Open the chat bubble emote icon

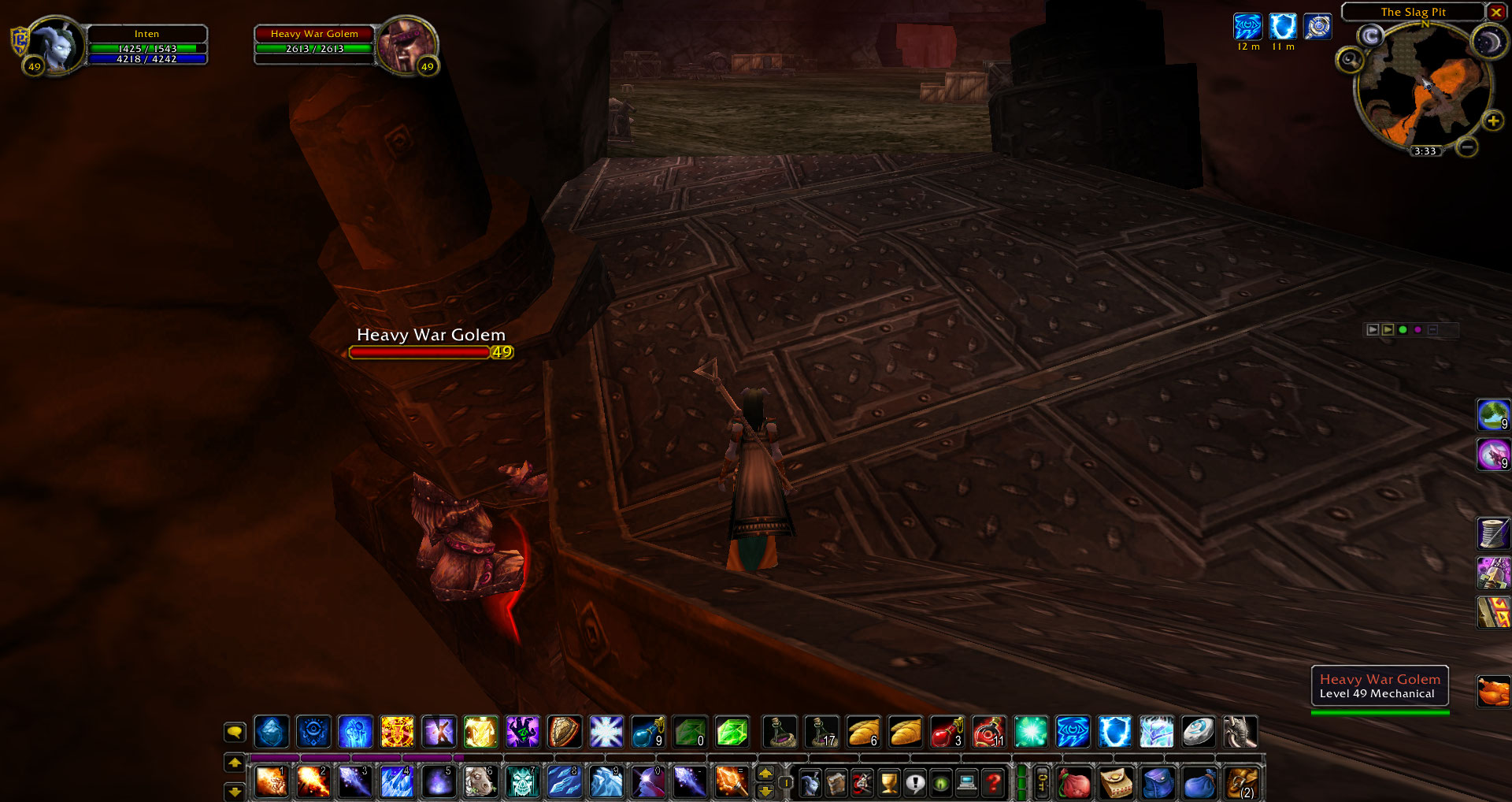234,732
